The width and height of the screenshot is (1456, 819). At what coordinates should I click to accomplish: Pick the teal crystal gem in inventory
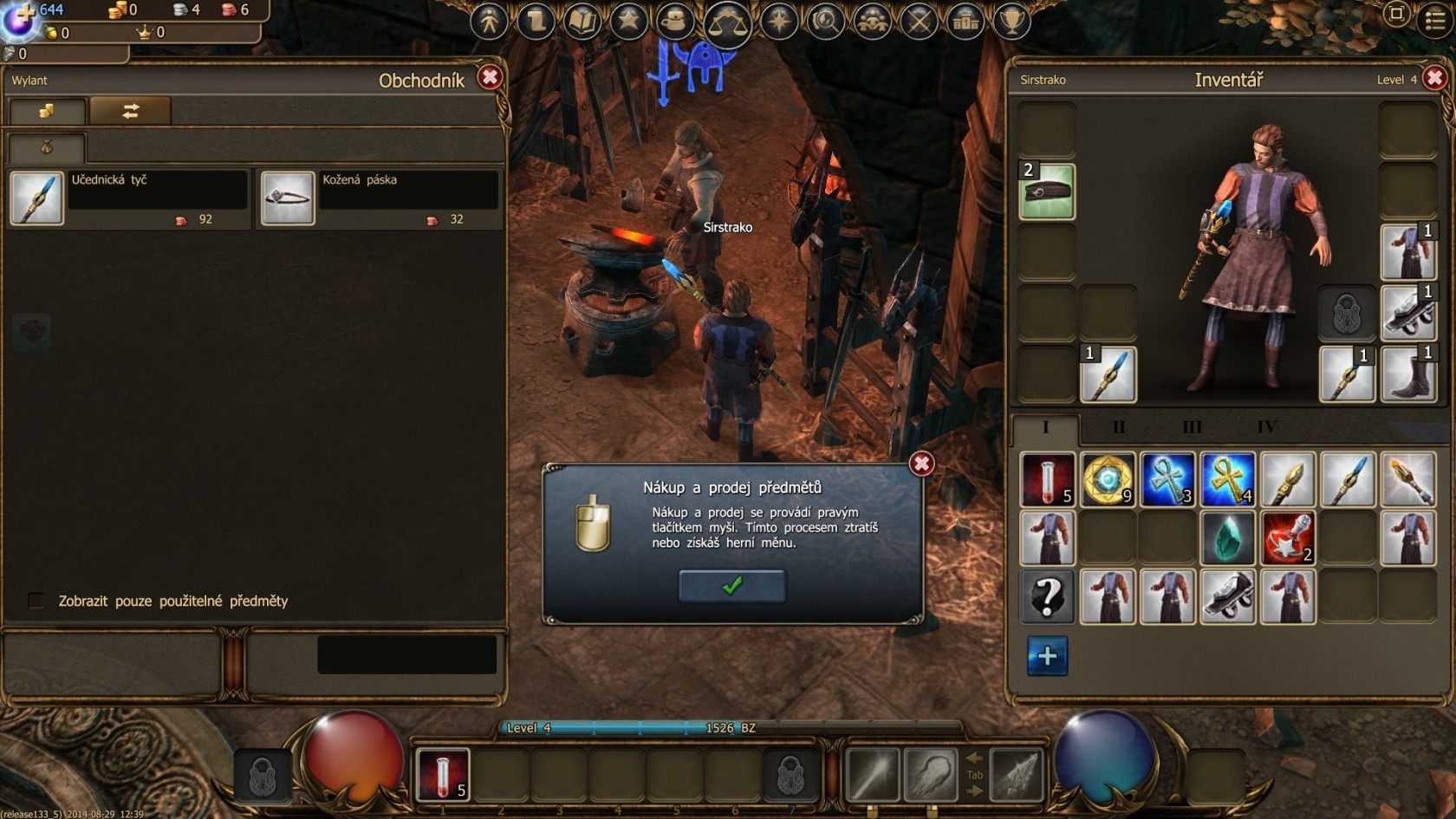(1227, 538)
